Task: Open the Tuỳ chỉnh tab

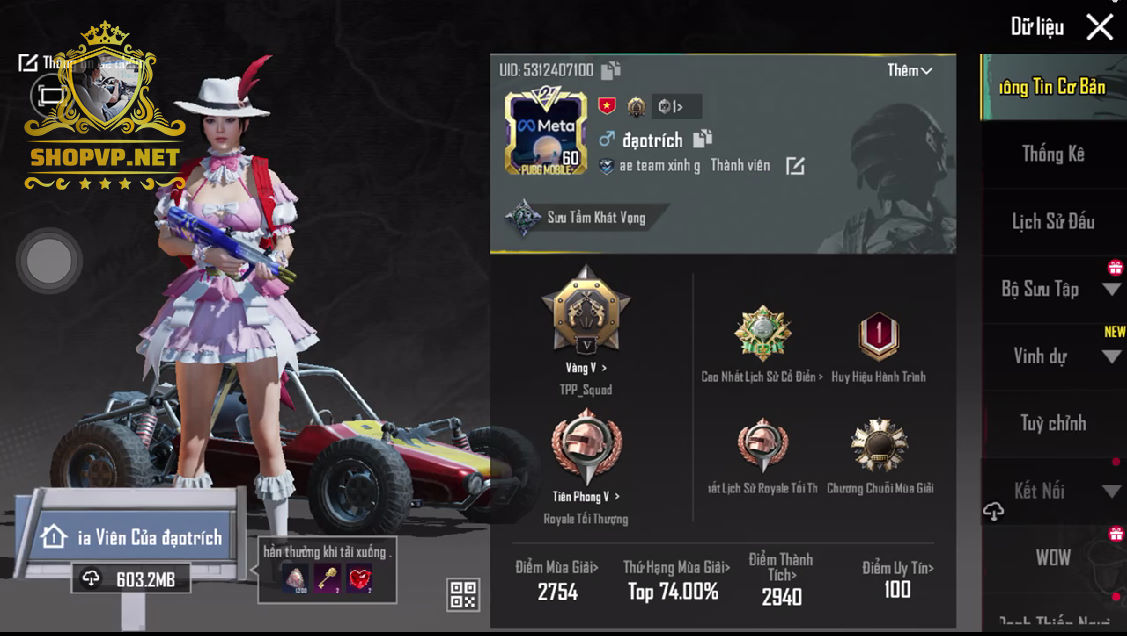Action: (x=1052, y=423)
